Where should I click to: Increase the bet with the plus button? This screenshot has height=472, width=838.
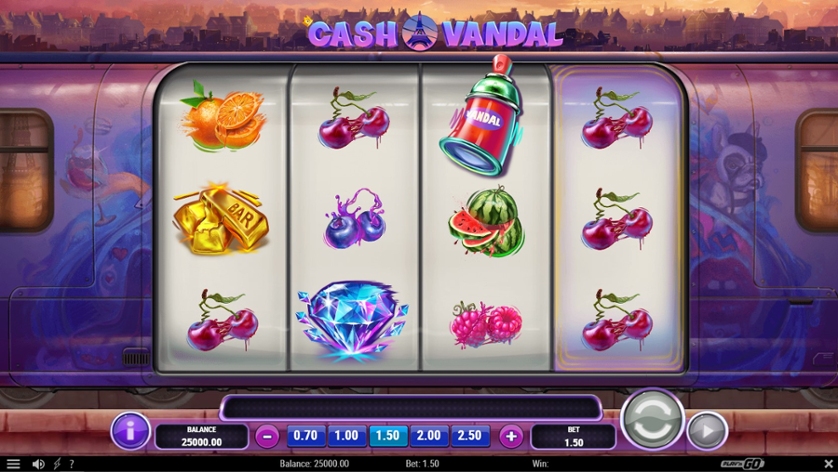(511, 436)
